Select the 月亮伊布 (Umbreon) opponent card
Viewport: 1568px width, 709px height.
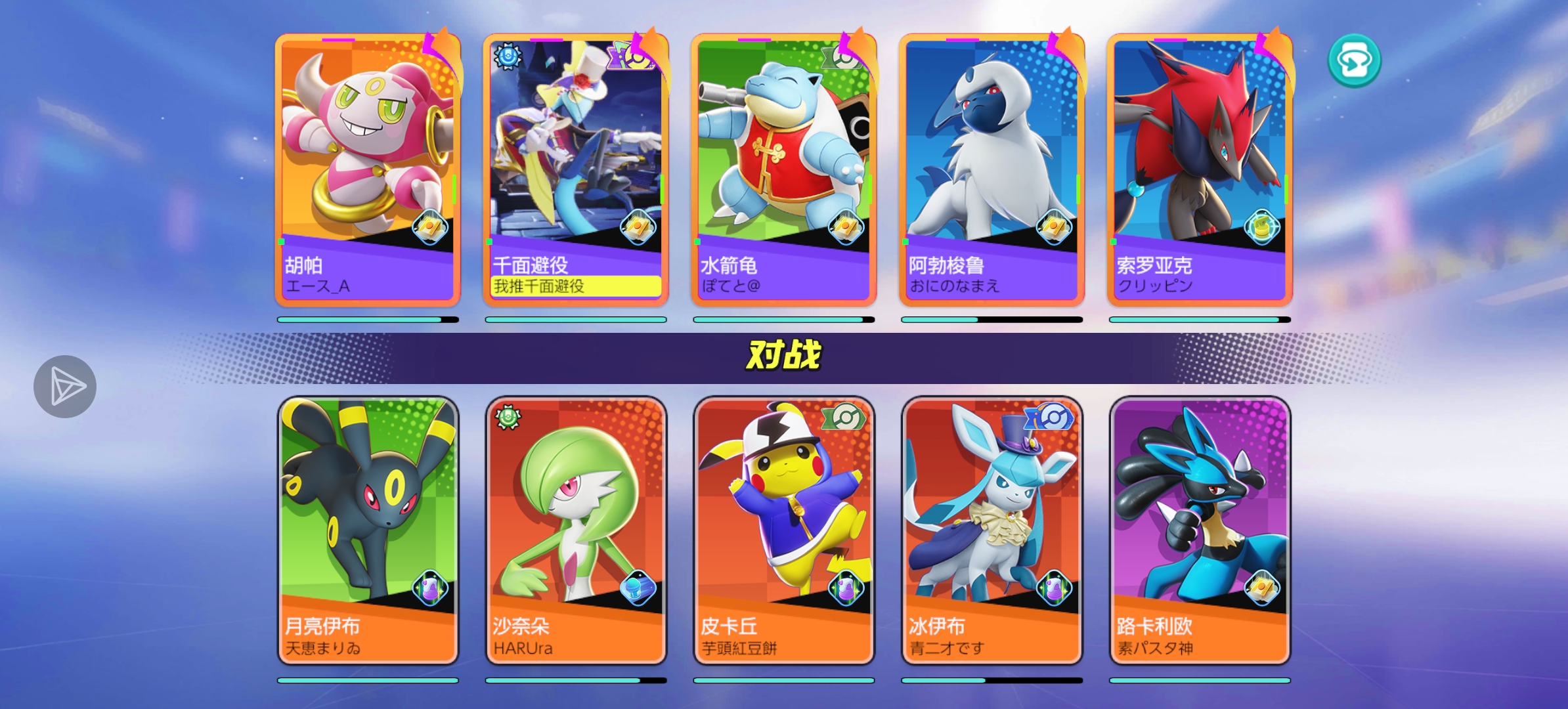pos(368,530)
